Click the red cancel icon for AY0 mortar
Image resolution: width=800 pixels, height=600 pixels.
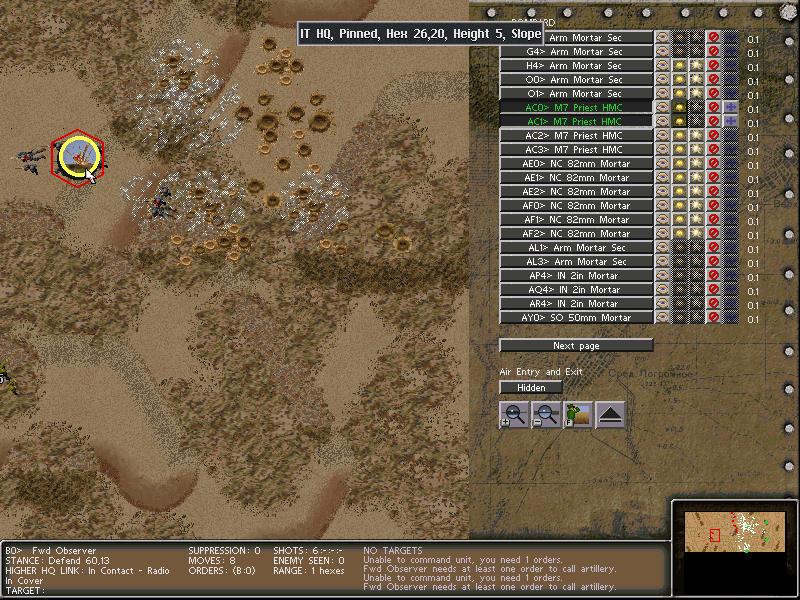tap(713, 318)
